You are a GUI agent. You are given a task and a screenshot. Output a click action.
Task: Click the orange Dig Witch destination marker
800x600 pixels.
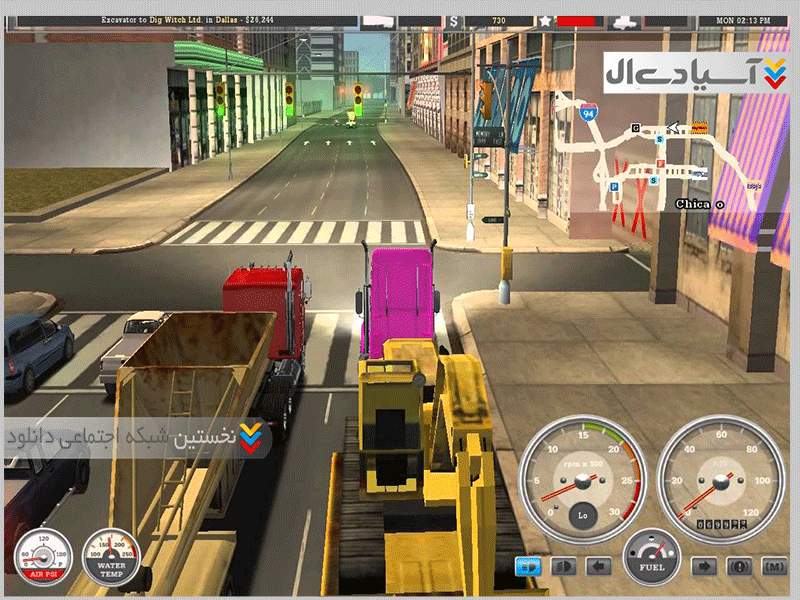point(700,127)
